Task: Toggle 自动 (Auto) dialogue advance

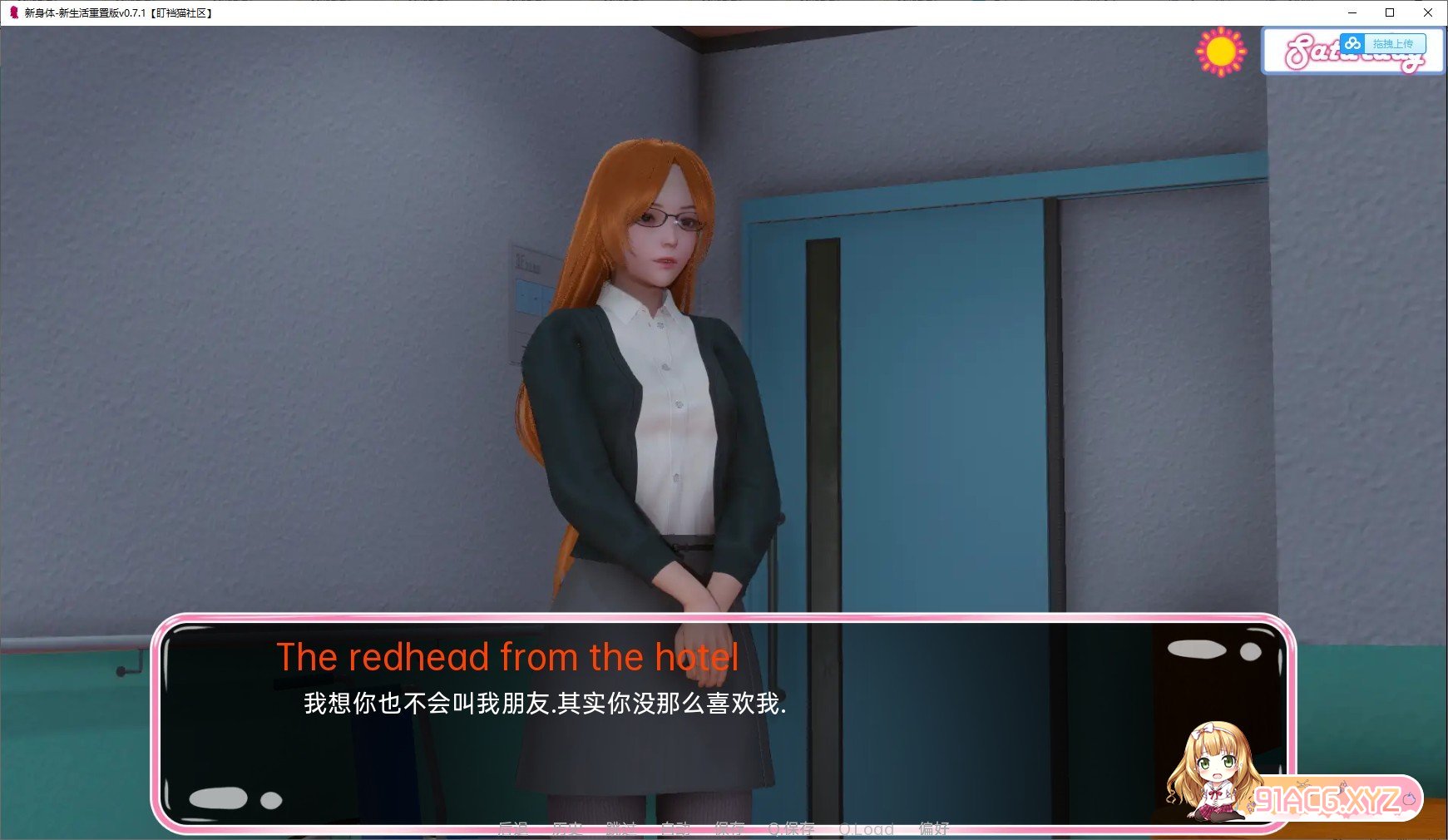Action: [675, 828]
